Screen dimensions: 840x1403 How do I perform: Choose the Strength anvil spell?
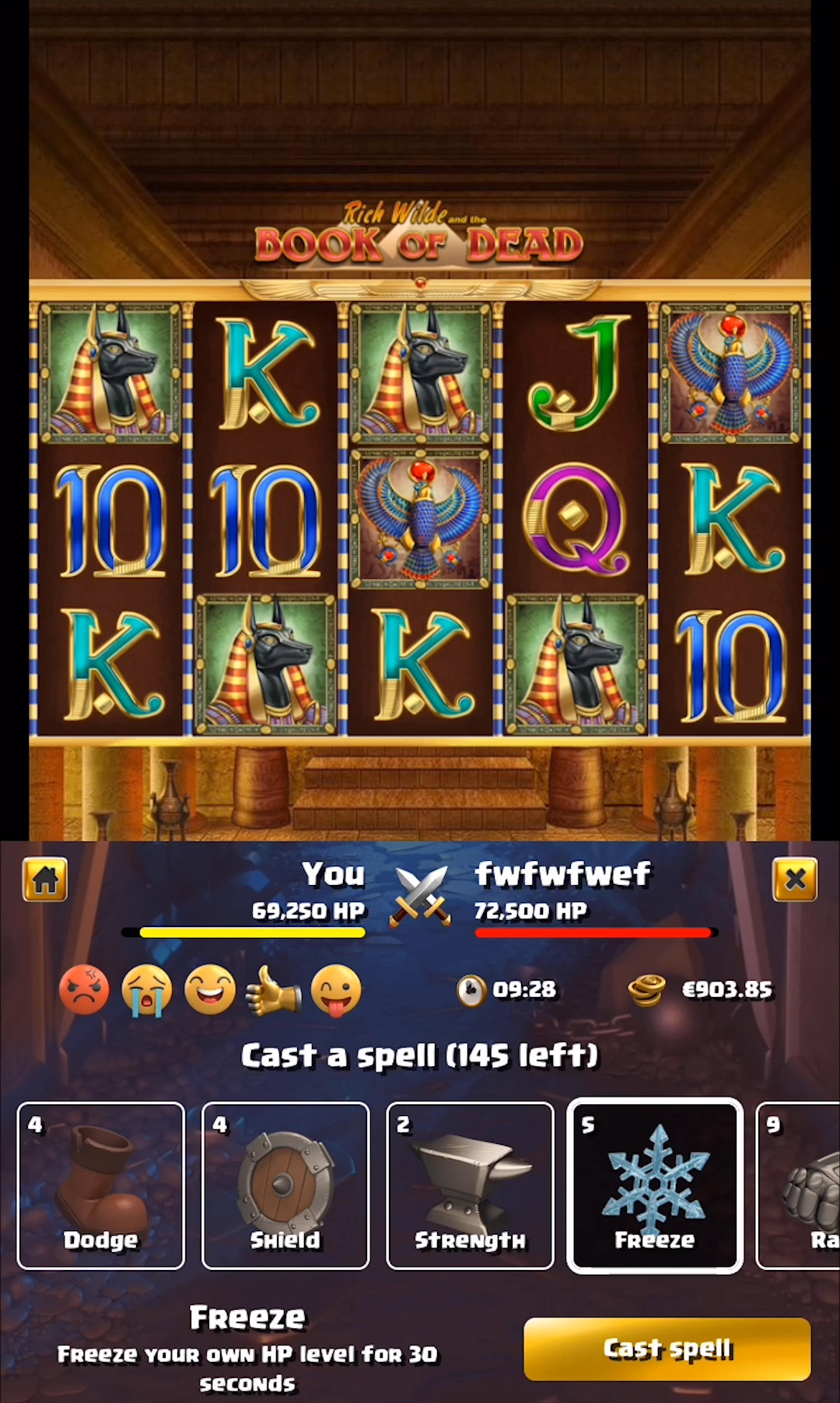pos(470,1185)
